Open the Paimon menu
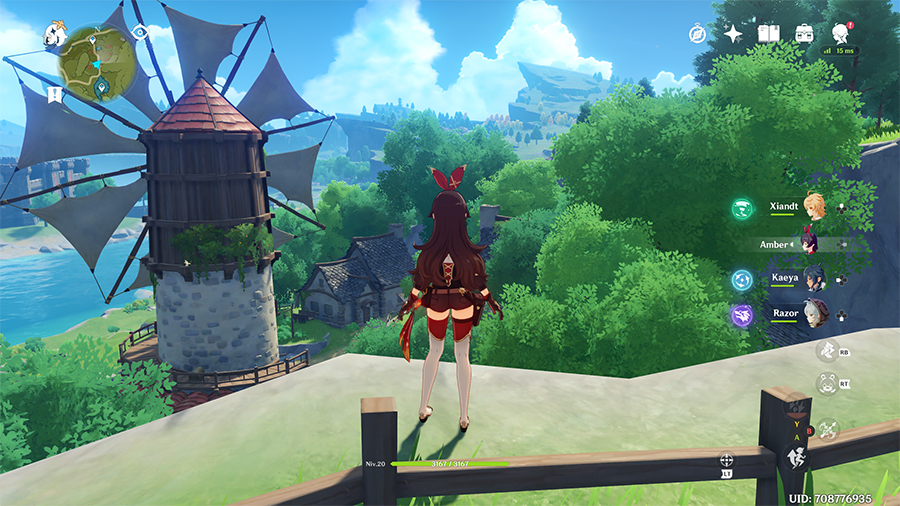Screen dimensions: 900x506 tap(54, 36)
